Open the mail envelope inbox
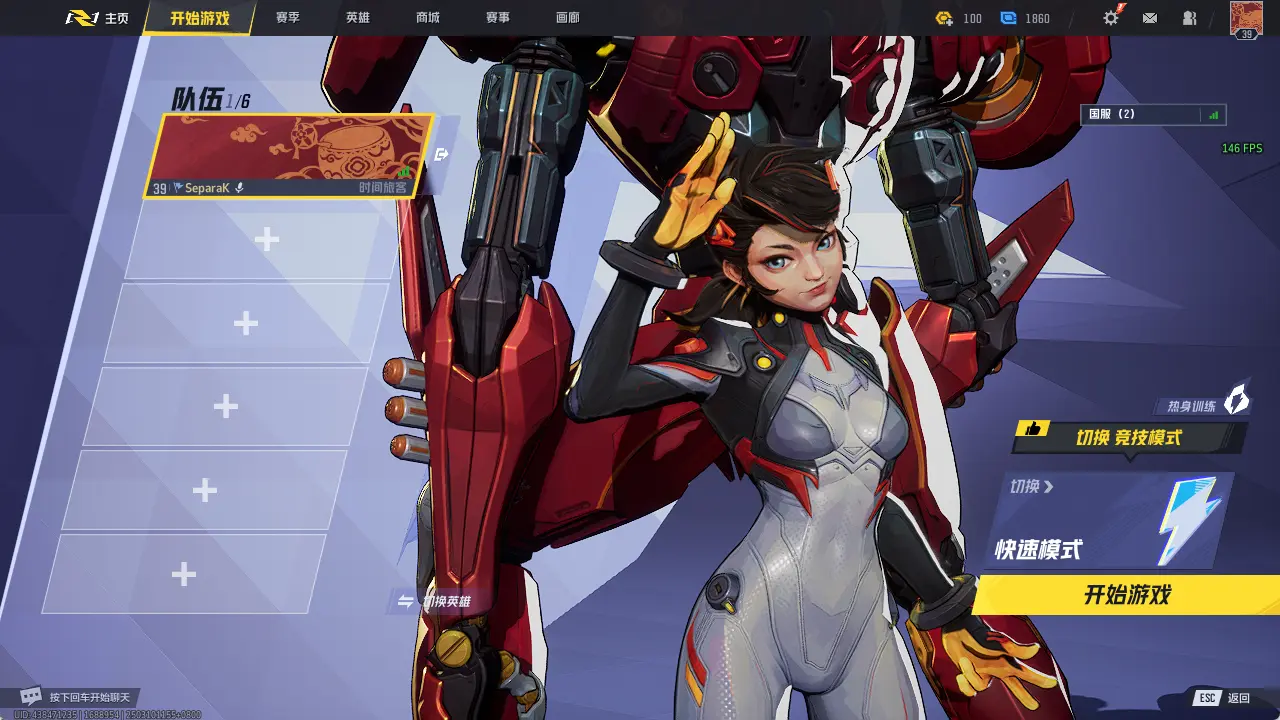The width and height of the screenshot is (1280, 720). coord(1150,18)
